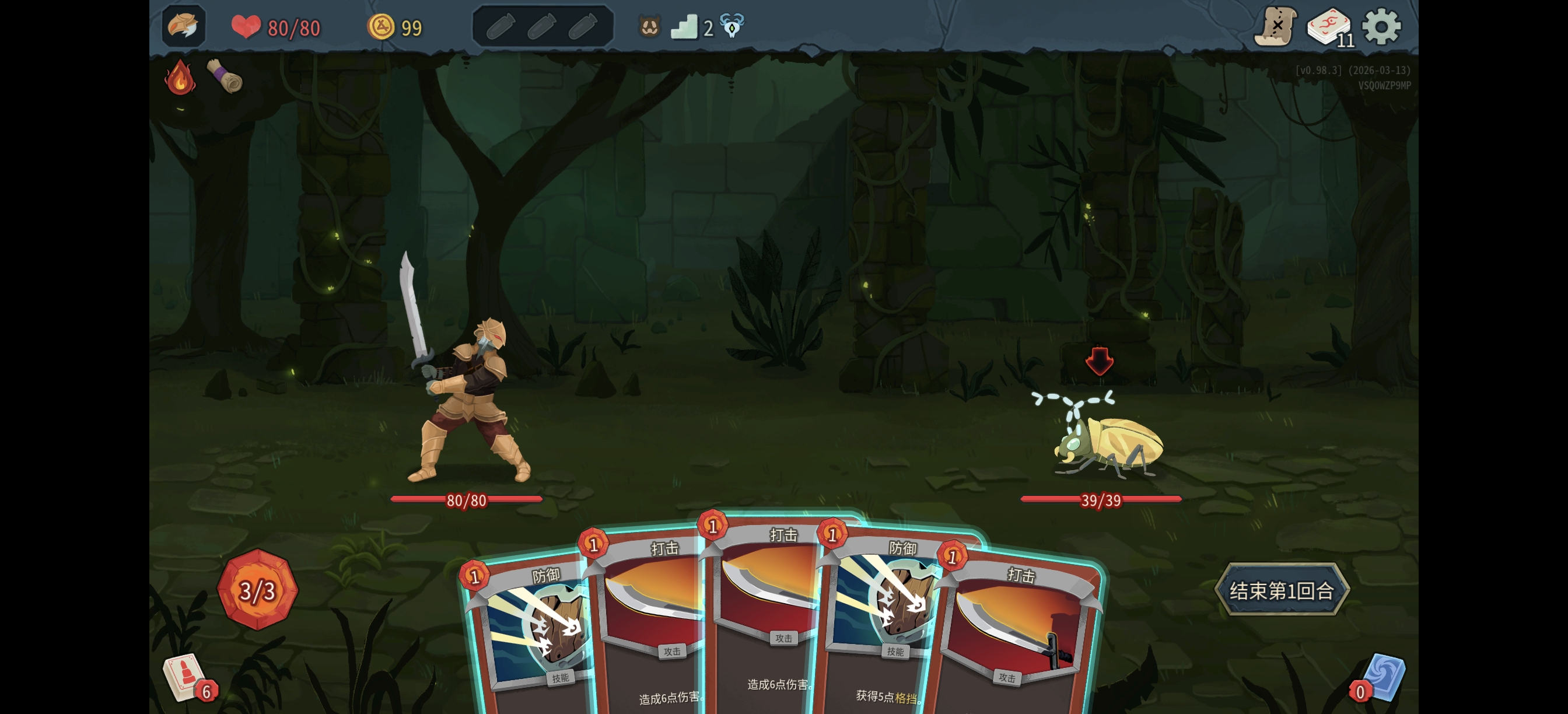View the deck of 11 cards
The height and width of the screenshot is (714, 1568).
click(1329, 27)
